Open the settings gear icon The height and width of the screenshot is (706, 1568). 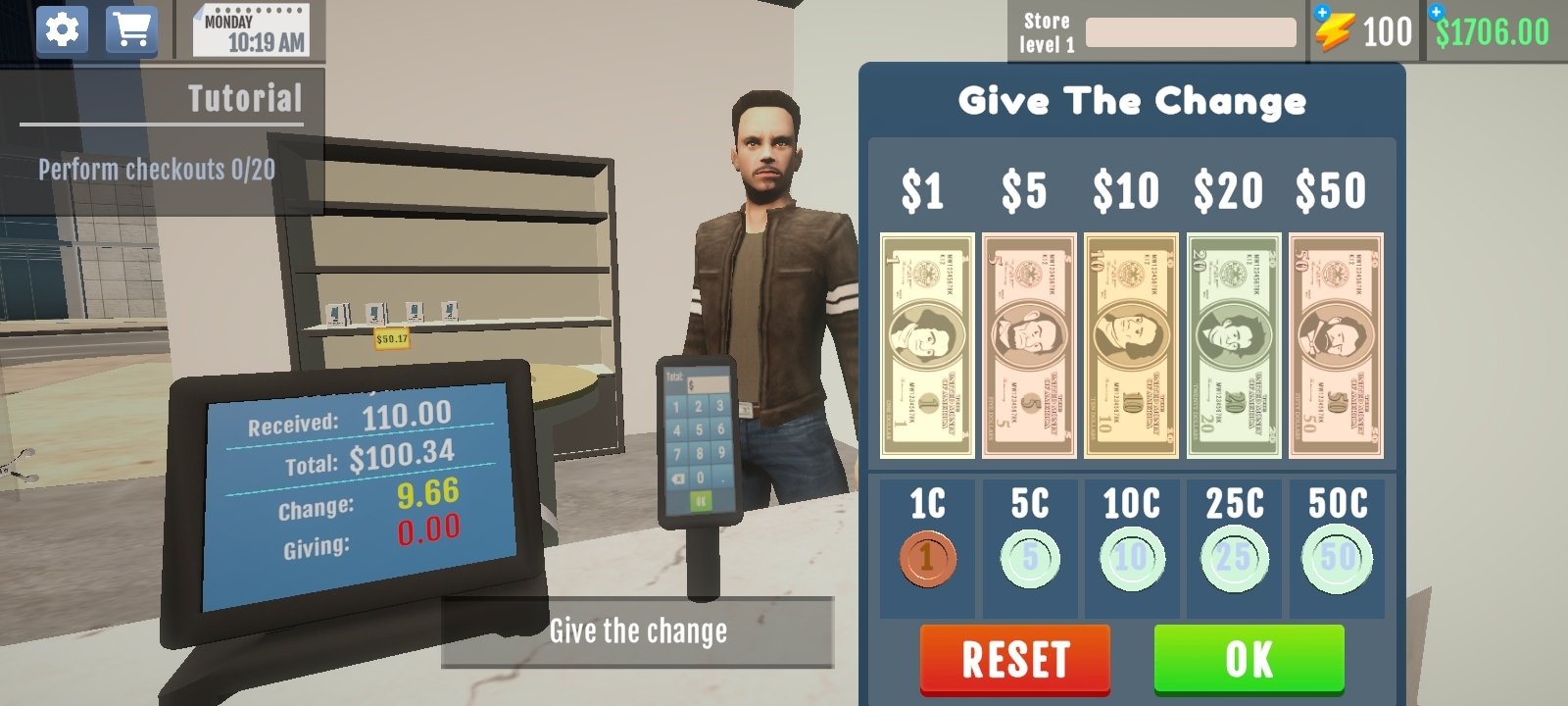pos(62,27)
